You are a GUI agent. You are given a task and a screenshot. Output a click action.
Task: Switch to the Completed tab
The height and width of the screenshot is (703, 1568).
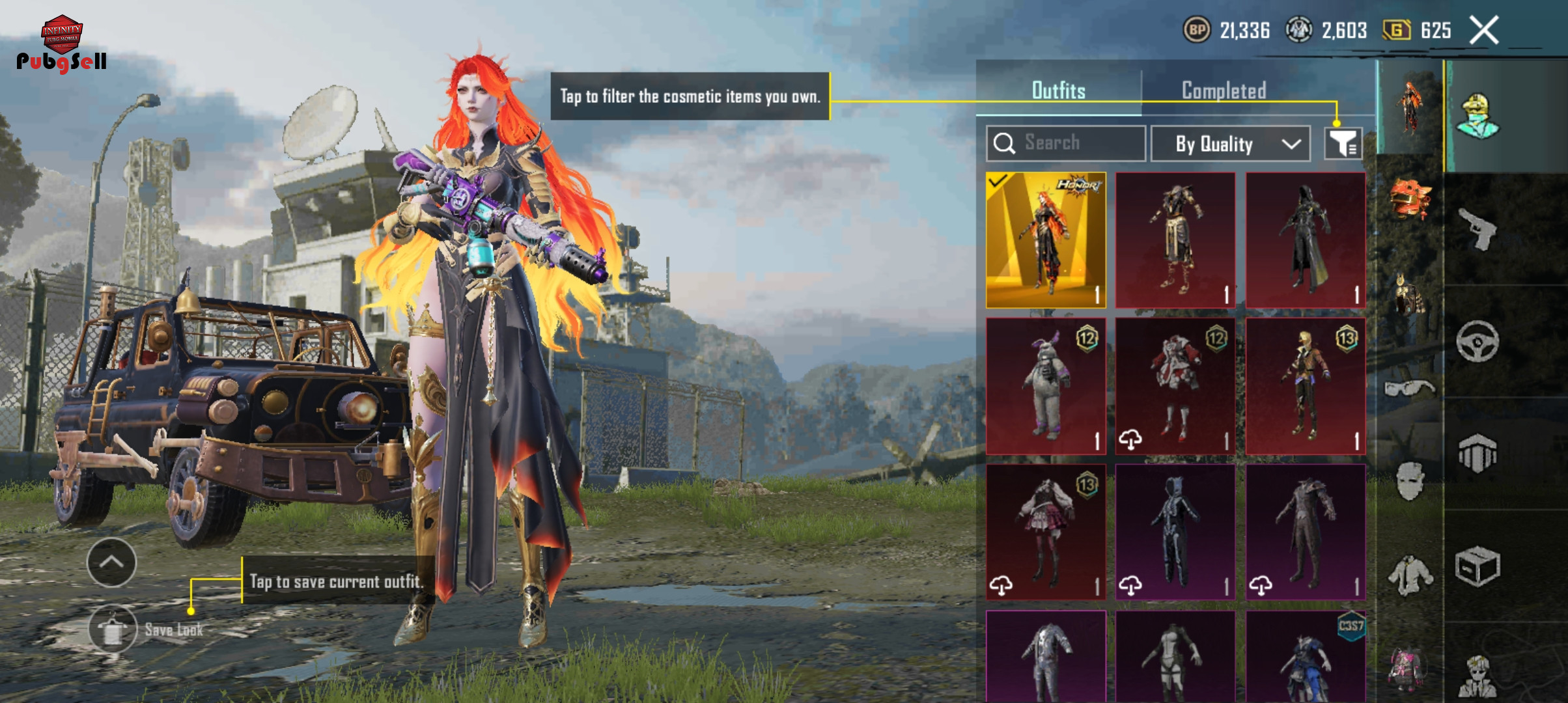click(x=1224, y=90)
